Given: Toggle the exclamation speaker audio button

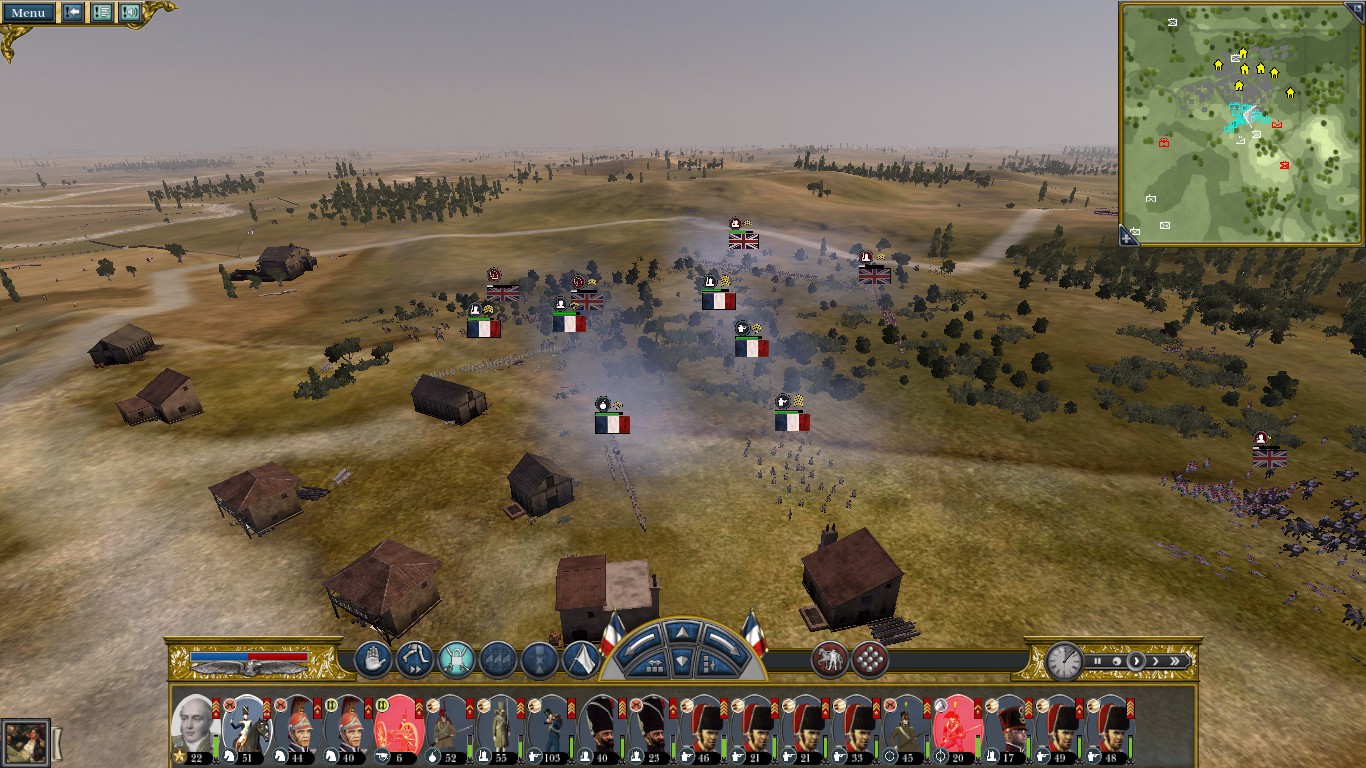Looking at the screenshot, I should [130, 13].
